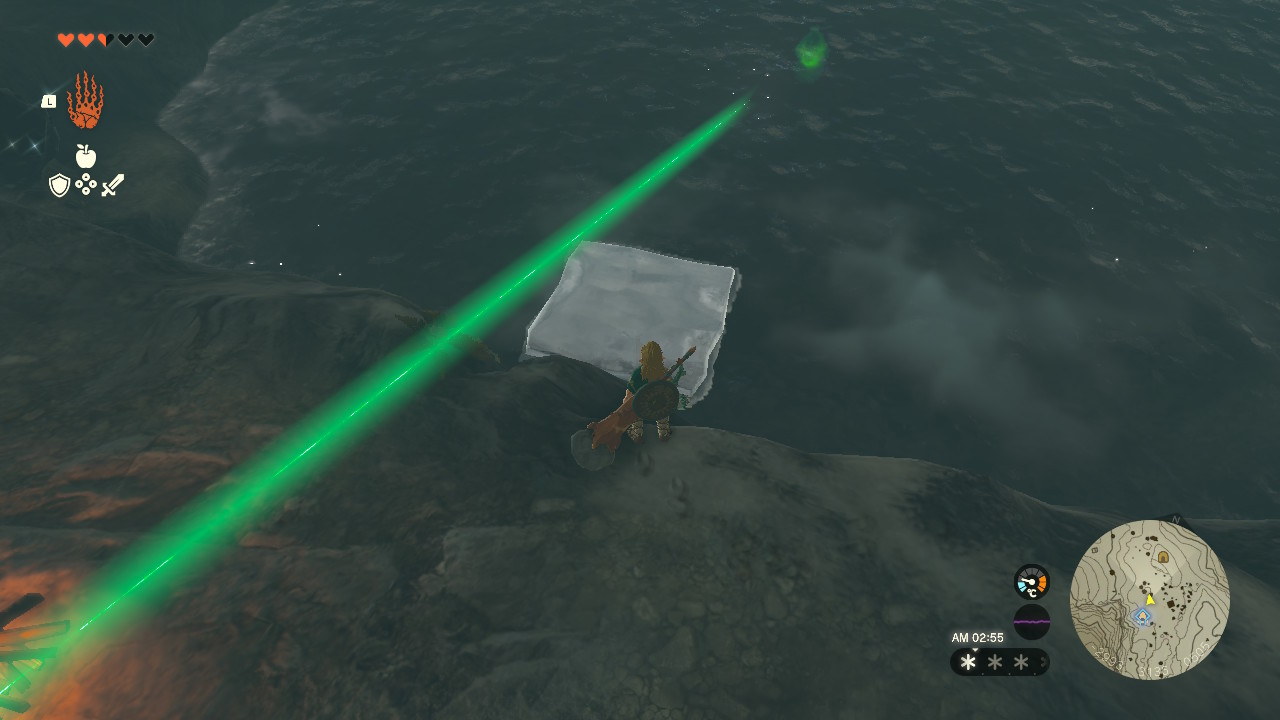Click the blue shrine marker on minimap
The height and width of the screenshot is (720, 1280).
point(1142,616)
